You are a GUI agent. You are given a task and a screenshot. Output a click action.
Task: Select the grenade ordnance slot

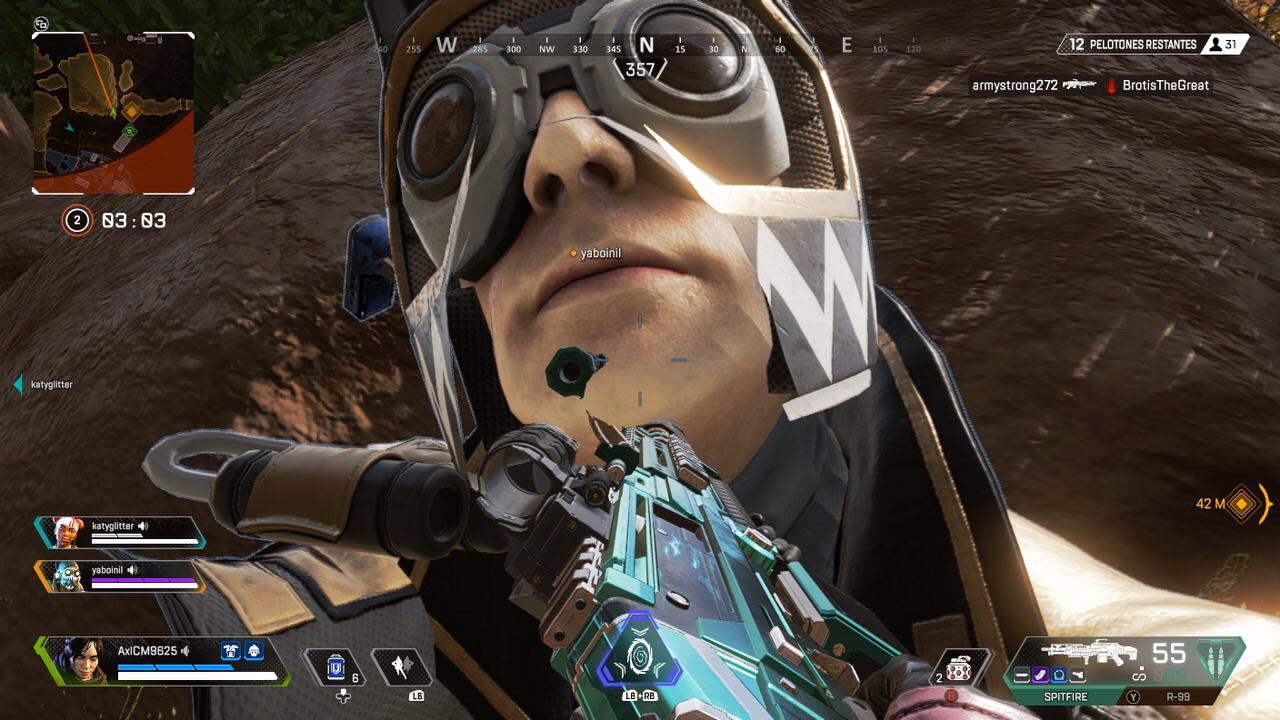[x=962, y=667]
